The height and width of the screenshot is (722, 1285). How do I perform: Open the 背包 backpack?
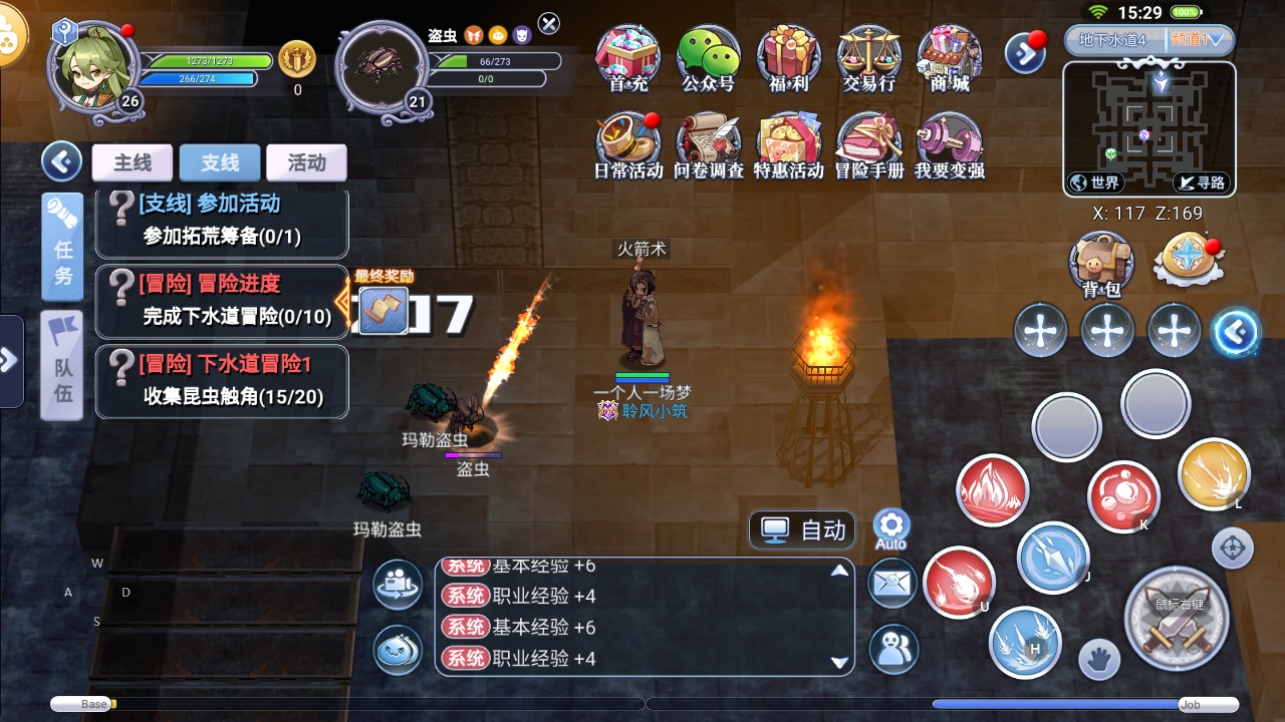tap(1101, 263)
